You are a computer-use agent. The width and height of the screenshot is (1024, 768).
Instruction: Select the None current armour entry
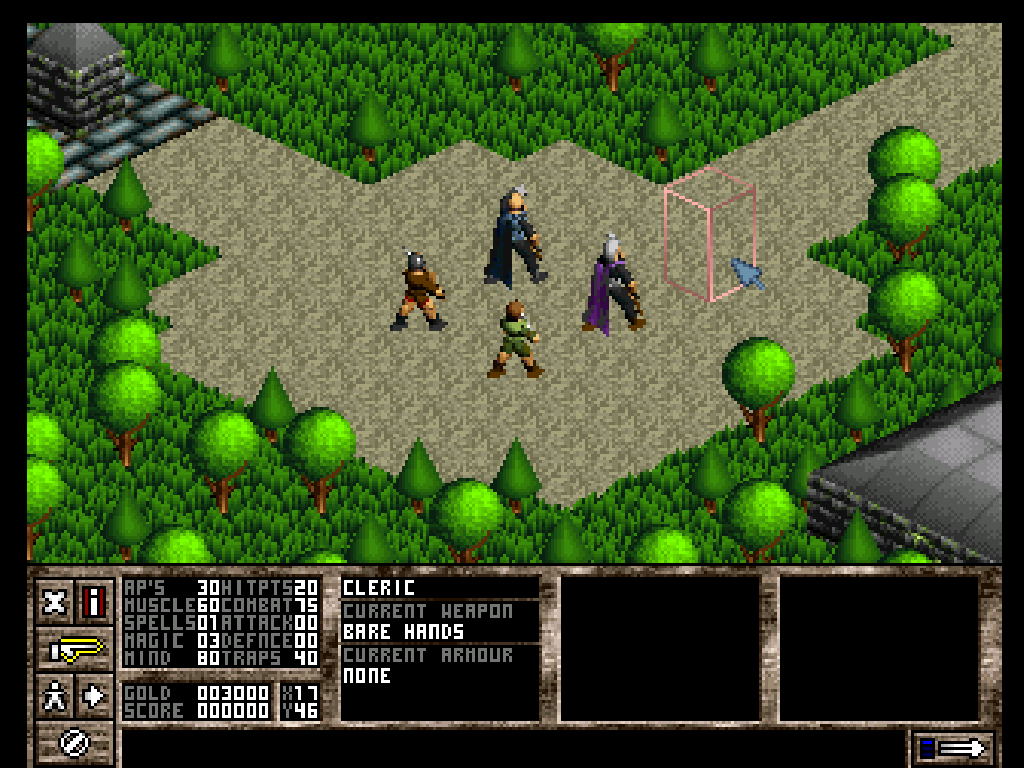367,676
